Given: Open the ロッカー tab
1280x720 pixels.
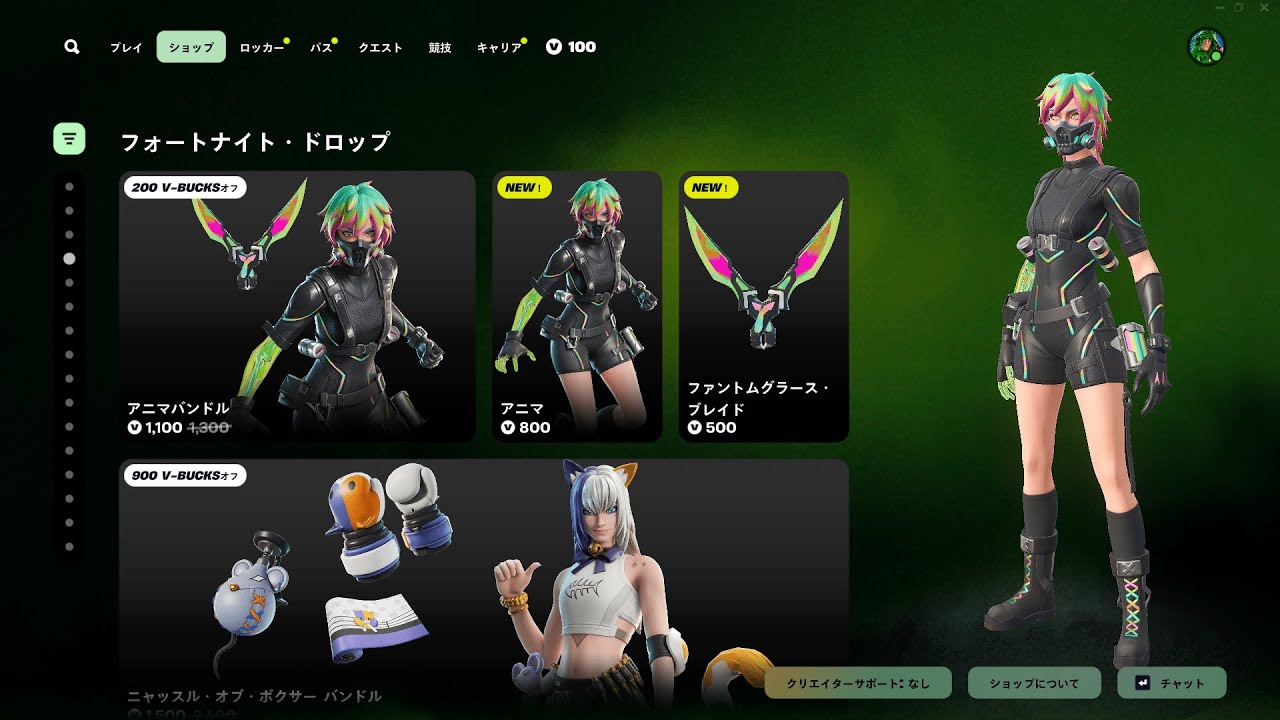Looking at the screenshot, I should [x=262, y=47].
